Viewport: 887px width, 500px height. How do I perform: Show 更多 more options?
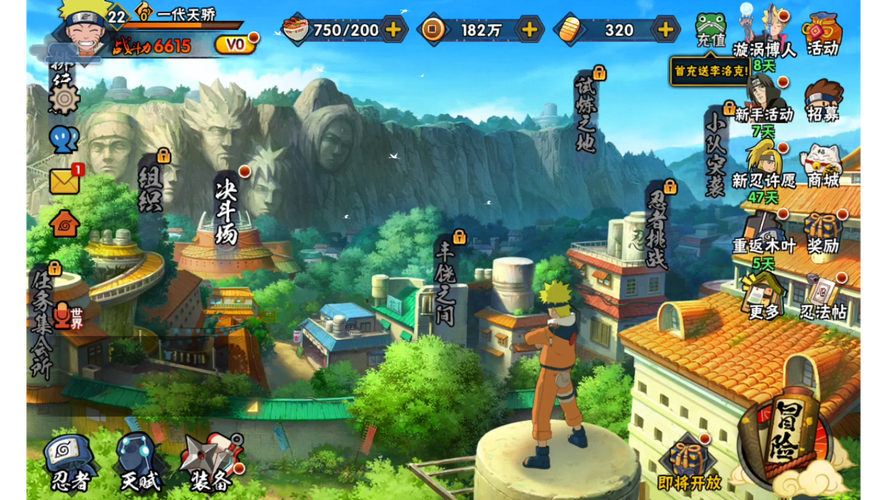[x=763, y=297]
